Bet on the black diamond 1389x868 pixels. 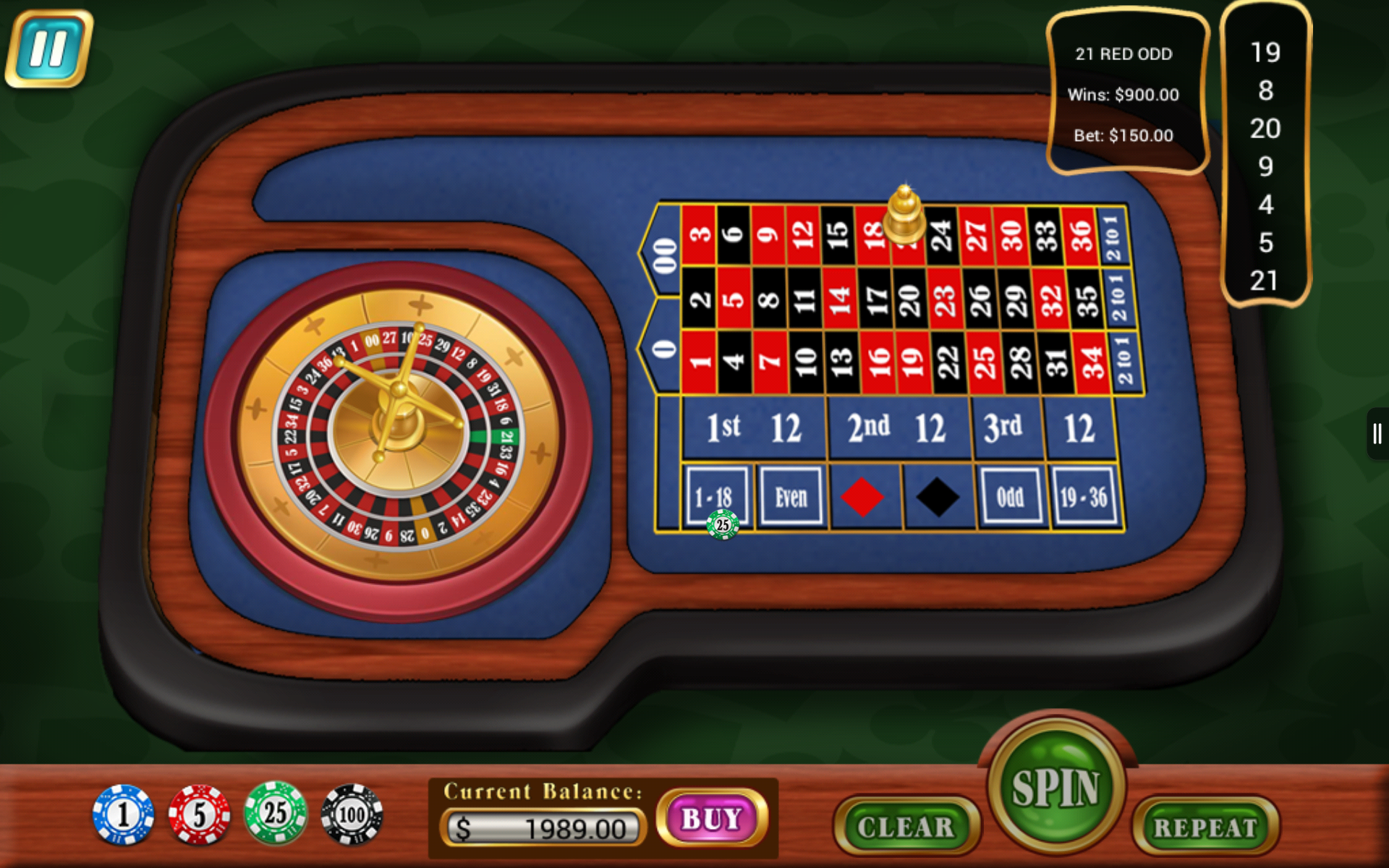[937, 496]
